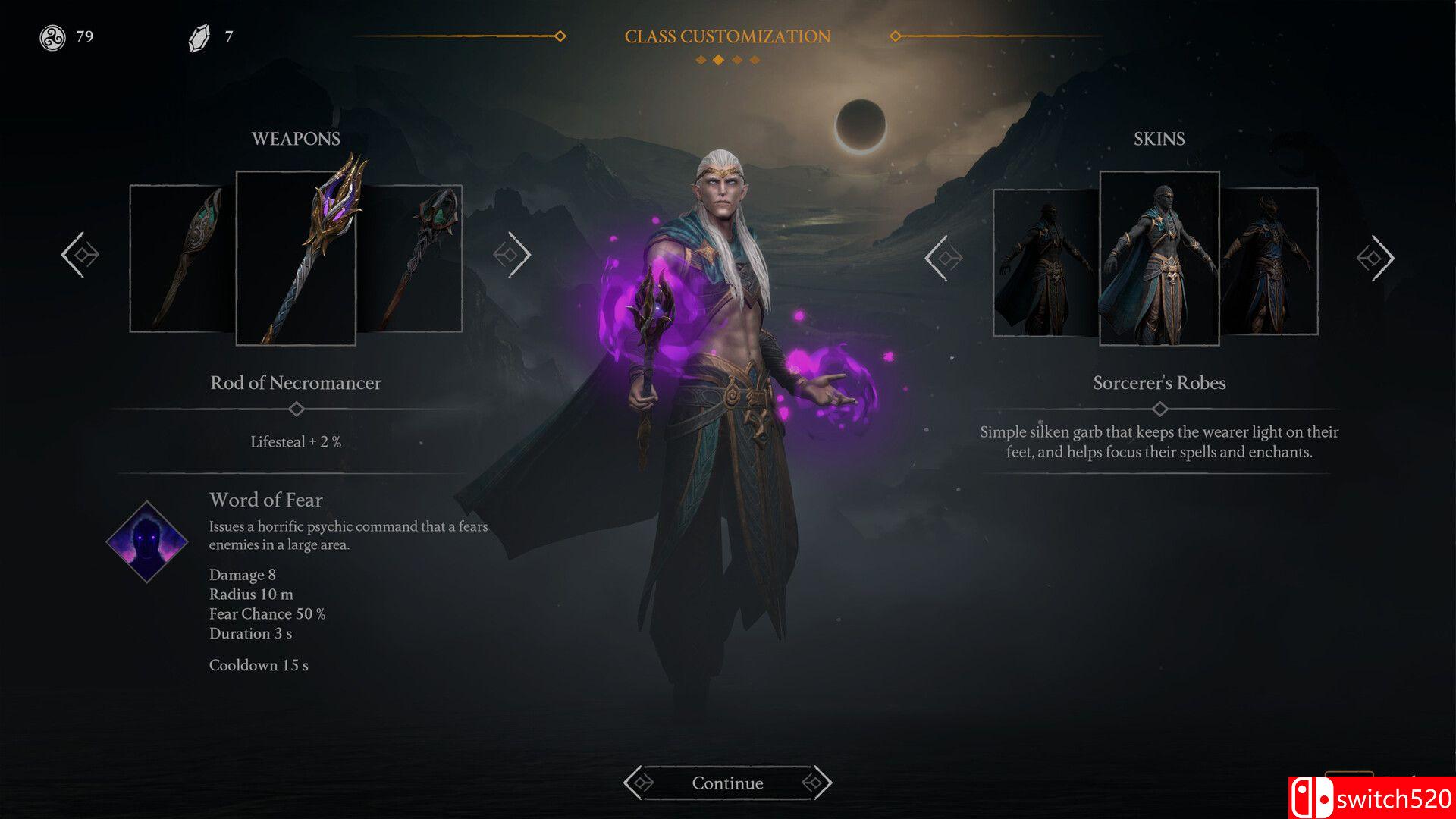Image resolution: width=1456 pixels, height=819 pixels.
Task: Click the left weapon carousel arrow
Action: tap(81, 256)
